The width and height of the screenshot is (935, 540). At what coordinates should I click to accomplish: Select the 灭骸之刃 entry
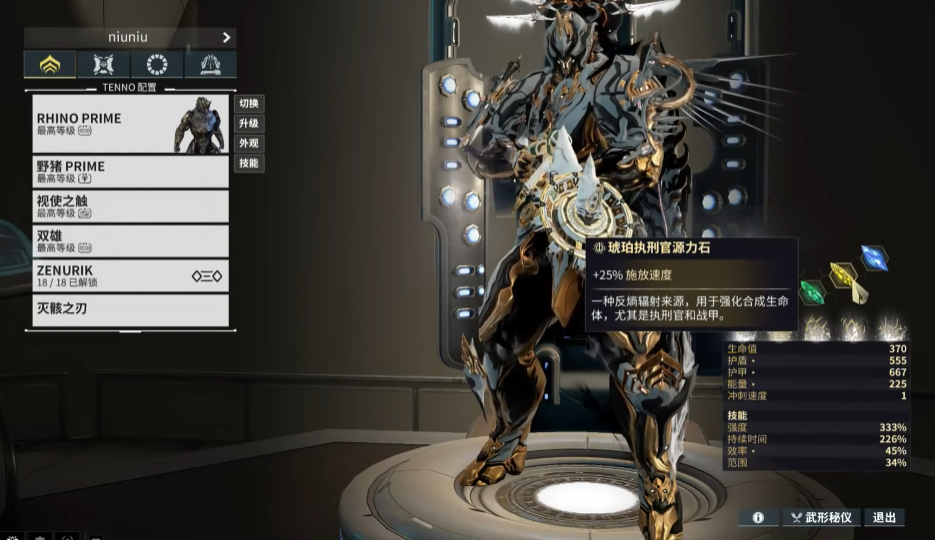(130, 309)
